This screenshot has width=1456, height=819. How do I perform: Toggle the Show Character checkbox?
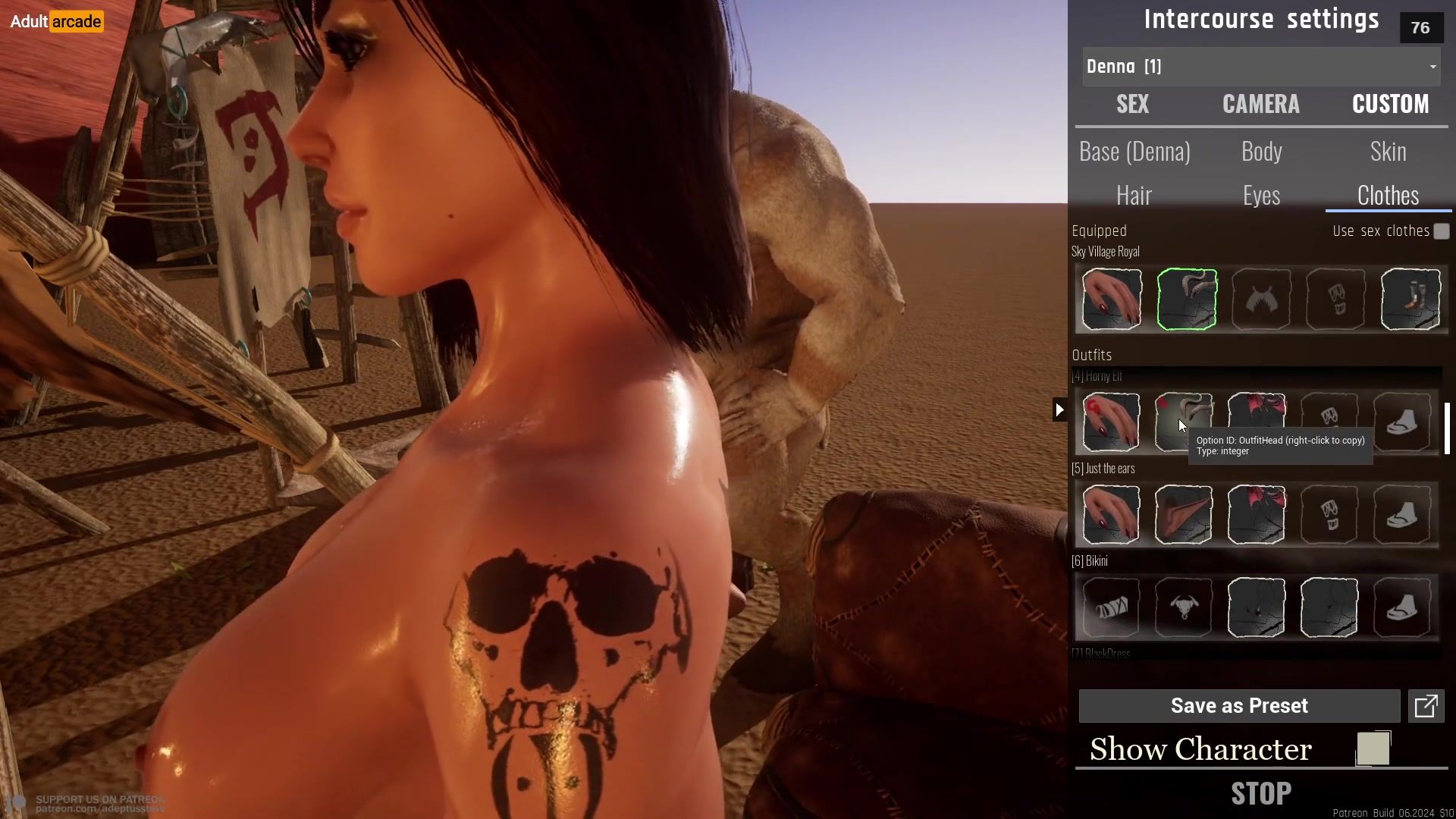(x=1373, y=749)
